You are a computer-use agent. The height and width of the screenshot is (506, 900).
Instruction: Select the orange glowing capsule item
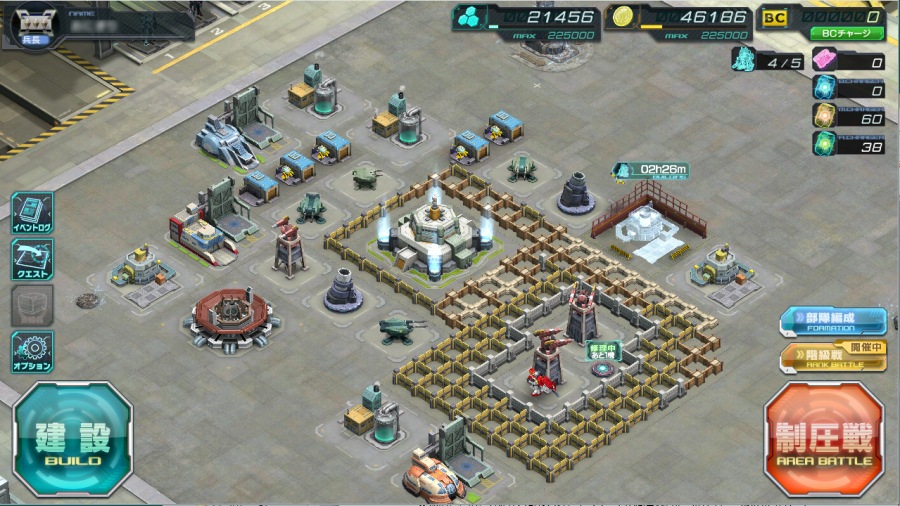coord(826,117)
